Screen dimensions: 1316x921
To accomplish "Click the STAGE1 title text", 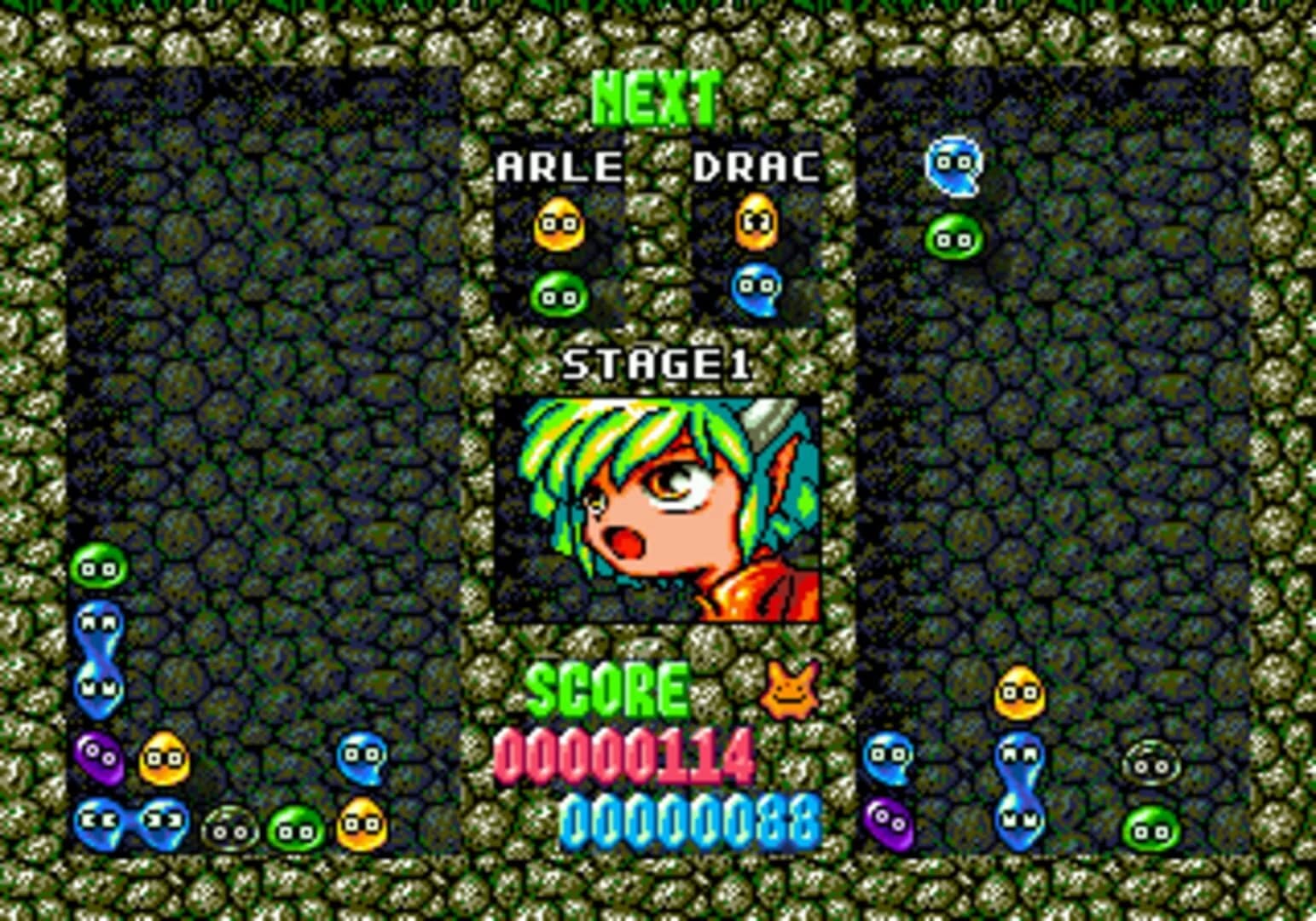I will pos(657,365).
